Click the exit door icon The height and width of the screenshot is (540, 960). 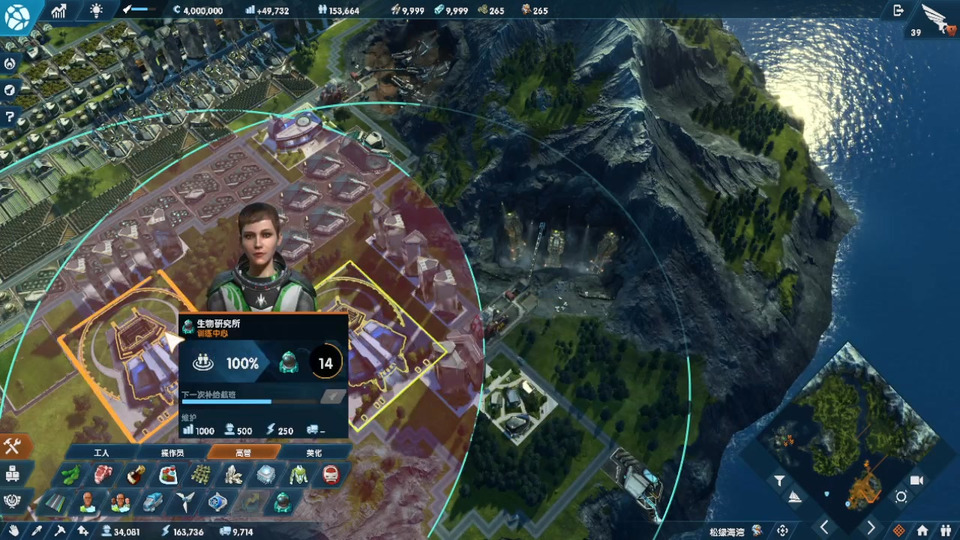[x=897, y=10]
